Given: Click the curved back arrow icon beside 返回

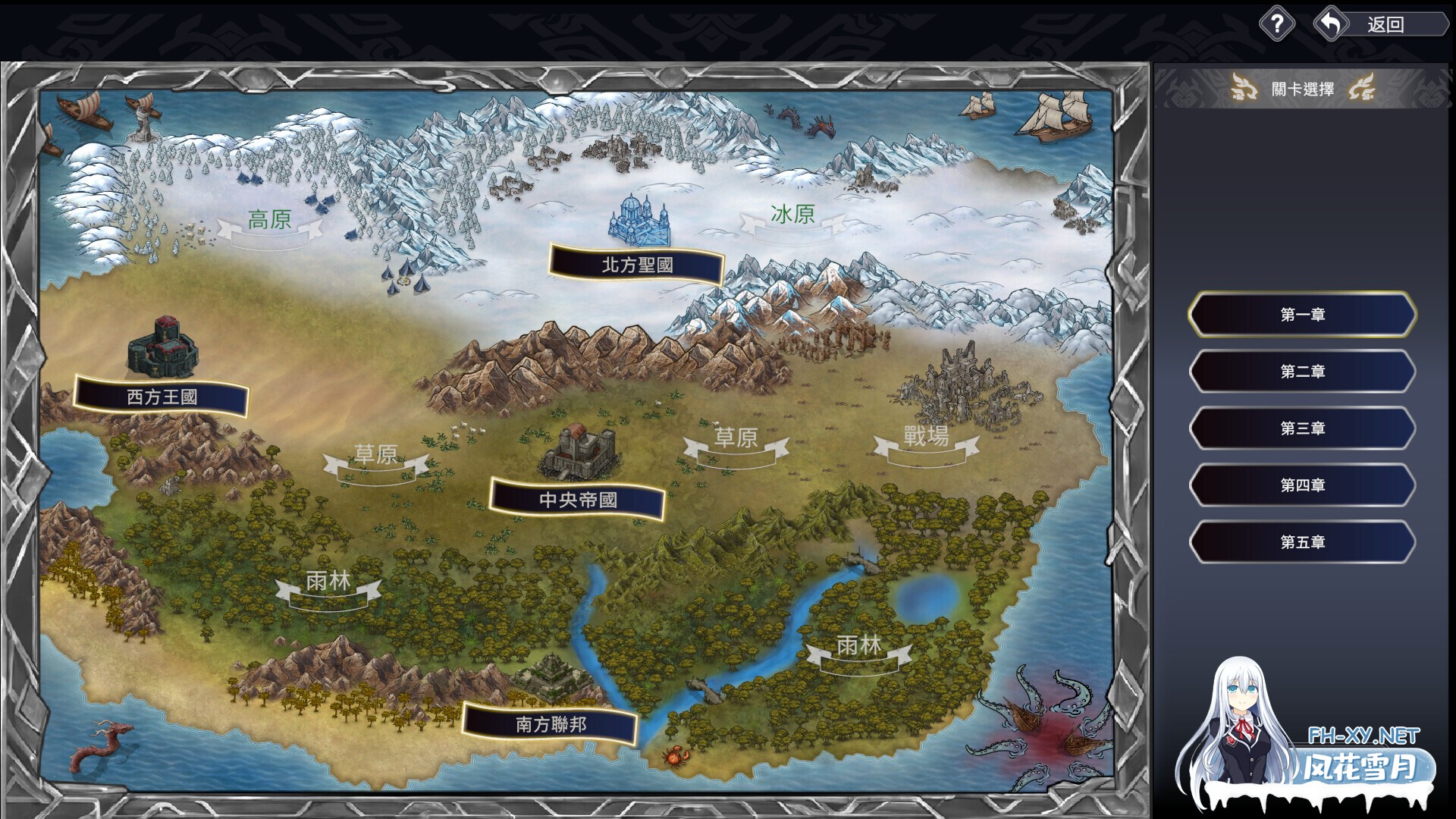Looking at the screenshot, I should [x=1332, y=24].
